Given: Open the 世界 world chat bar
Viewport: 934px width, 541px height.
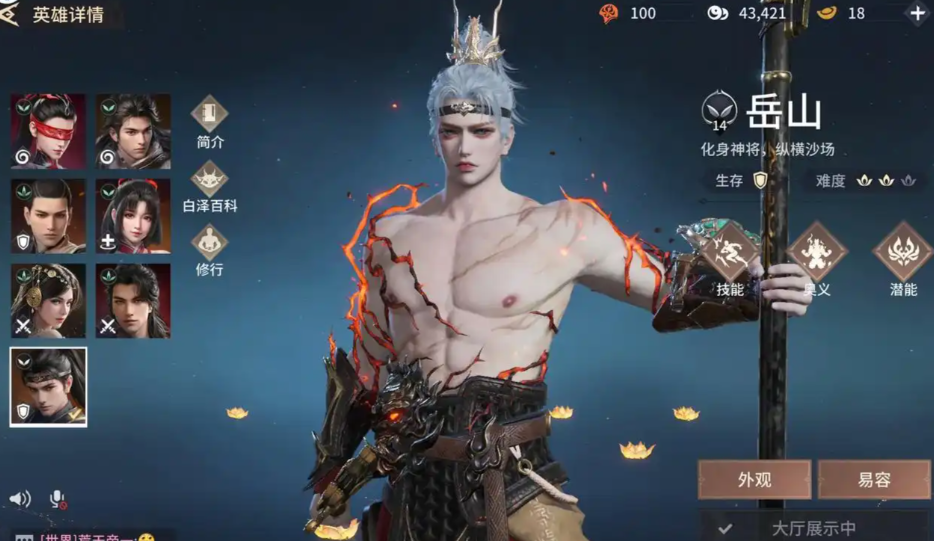Looking at the screenshot, I should 90,535.
